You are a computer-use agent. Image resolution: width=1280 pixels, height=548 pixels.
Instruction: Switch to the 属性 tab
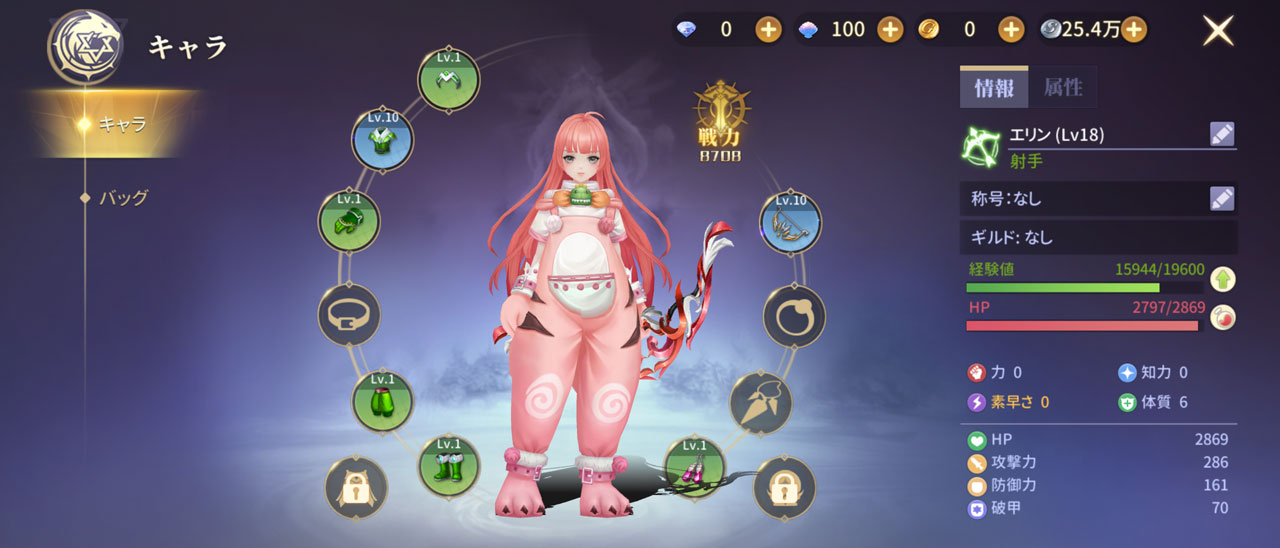[x=1063, y=88]
